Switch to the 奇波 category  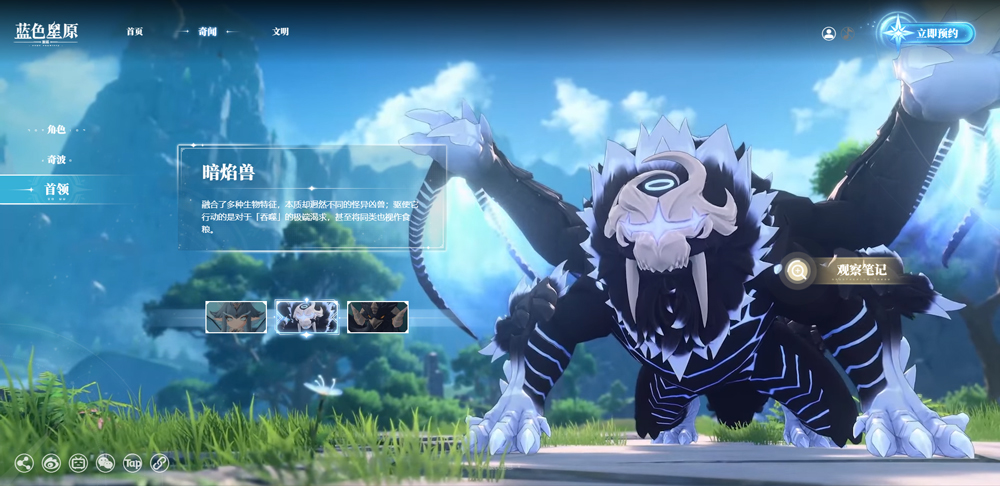[x=56, y=160]
